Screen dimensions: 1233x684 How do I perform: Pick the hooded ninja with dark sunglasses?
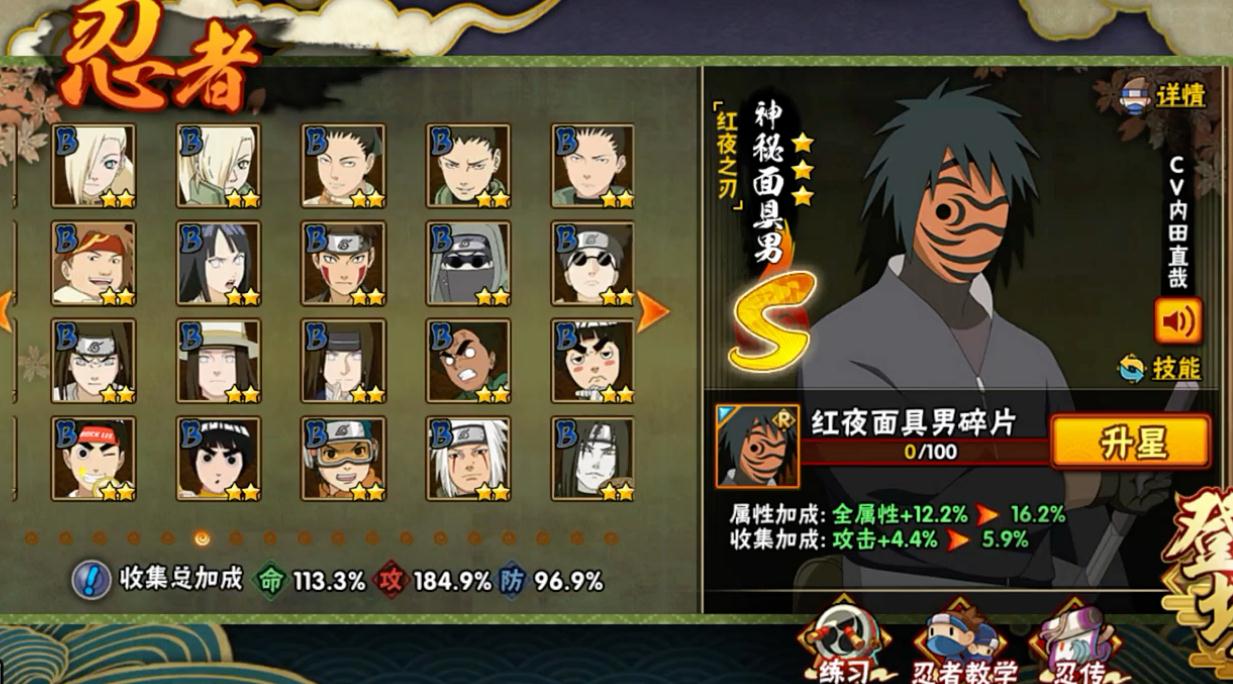point(468,263)
